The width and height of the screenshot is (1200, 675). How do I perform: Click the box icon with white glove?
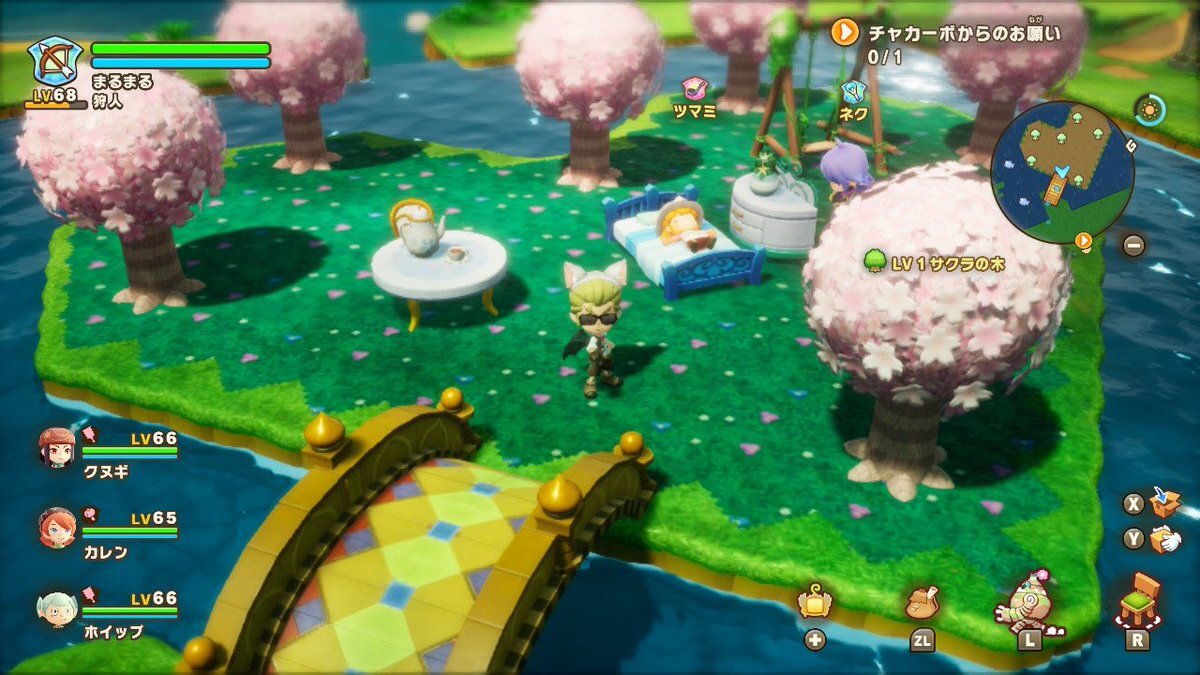coord(1164,540)
